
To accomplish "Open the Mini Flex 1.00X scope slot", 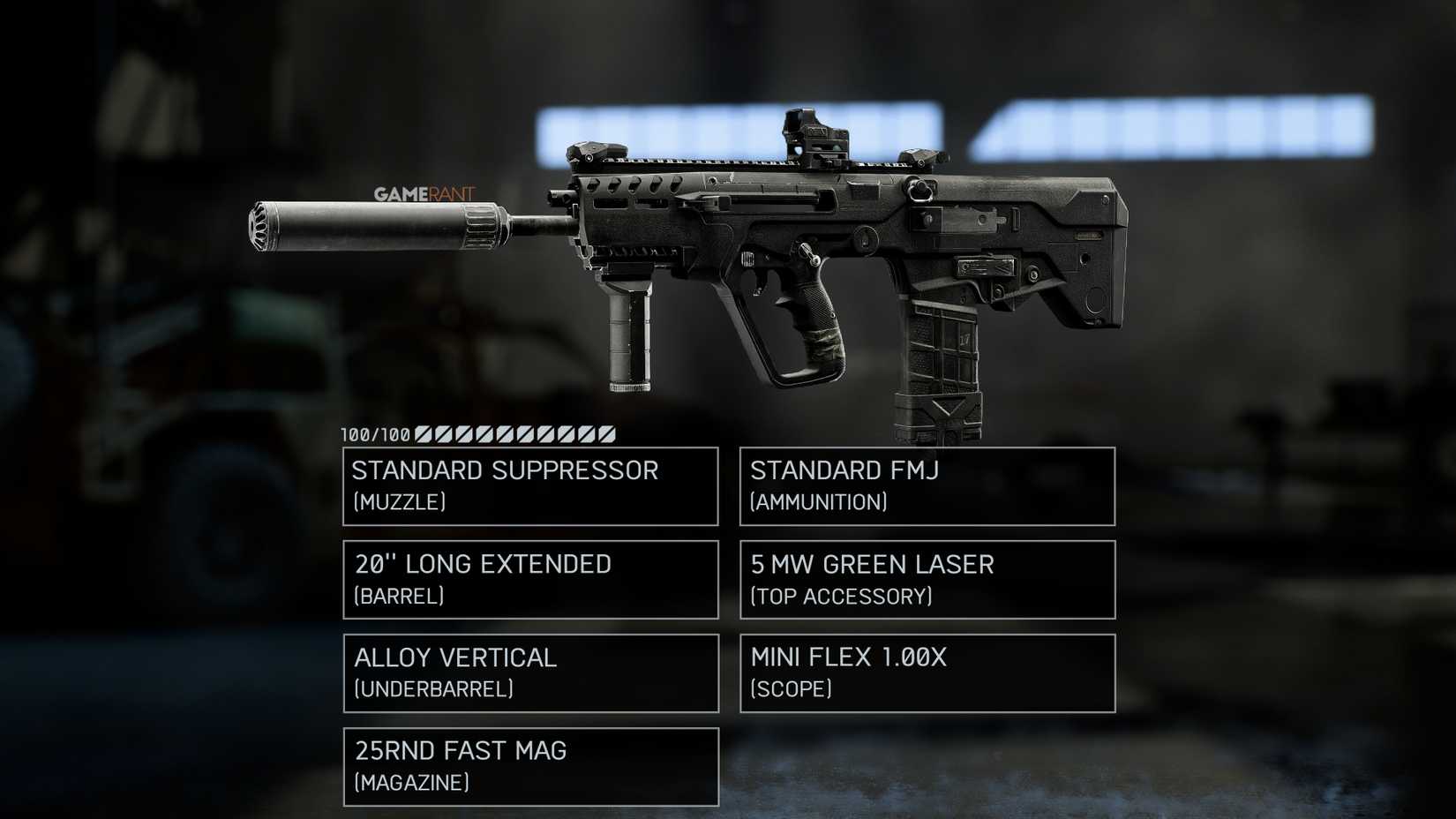I will tap(925, 672).
